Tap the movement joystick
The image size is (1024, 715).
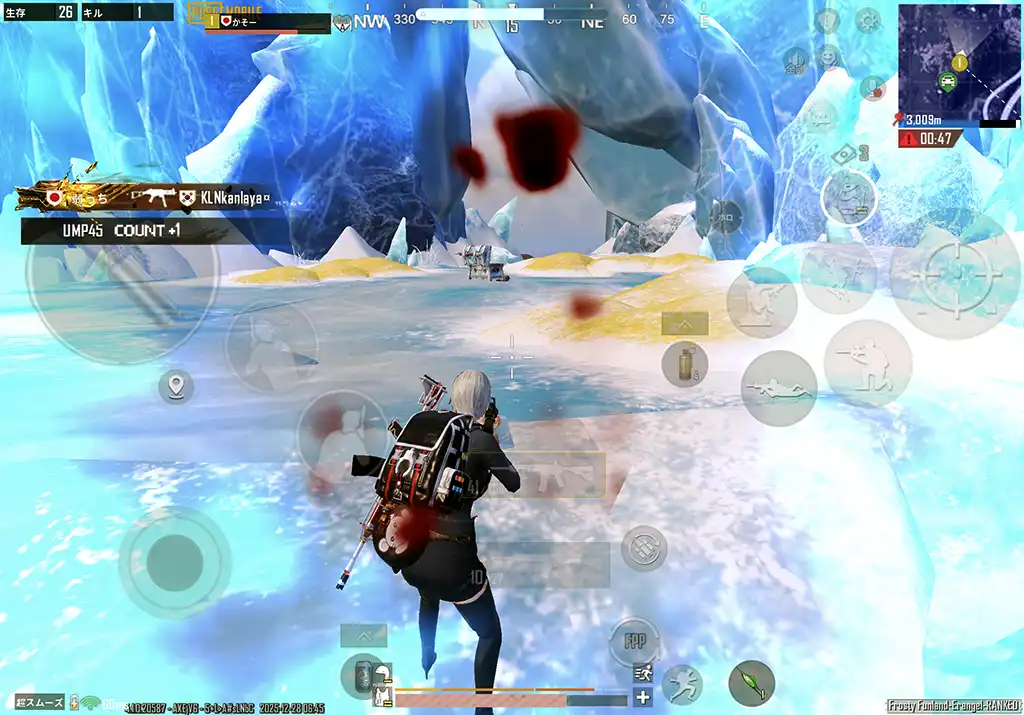[175, 561]
